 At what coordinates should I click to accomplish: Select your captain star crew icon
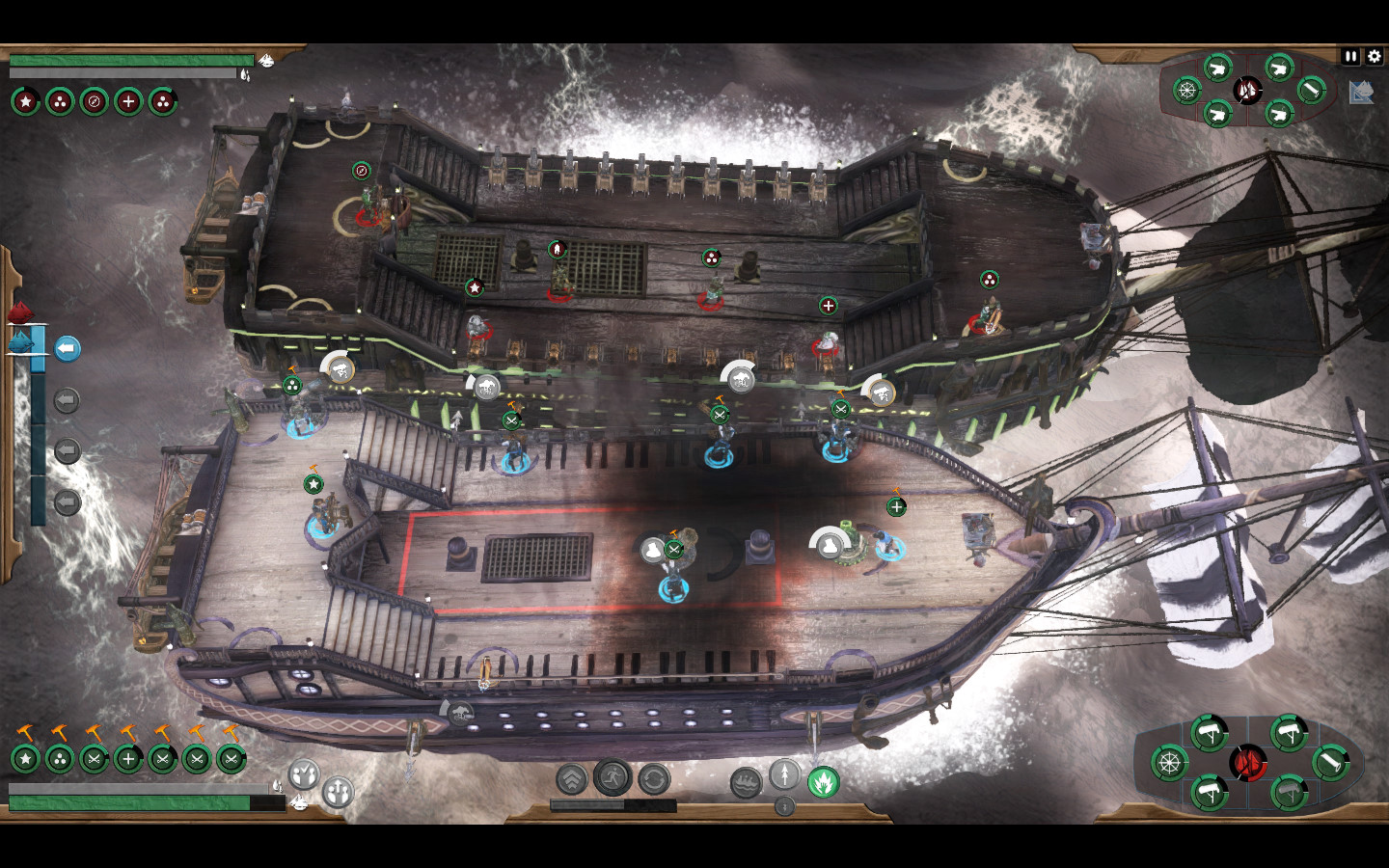tap(26, 759)
